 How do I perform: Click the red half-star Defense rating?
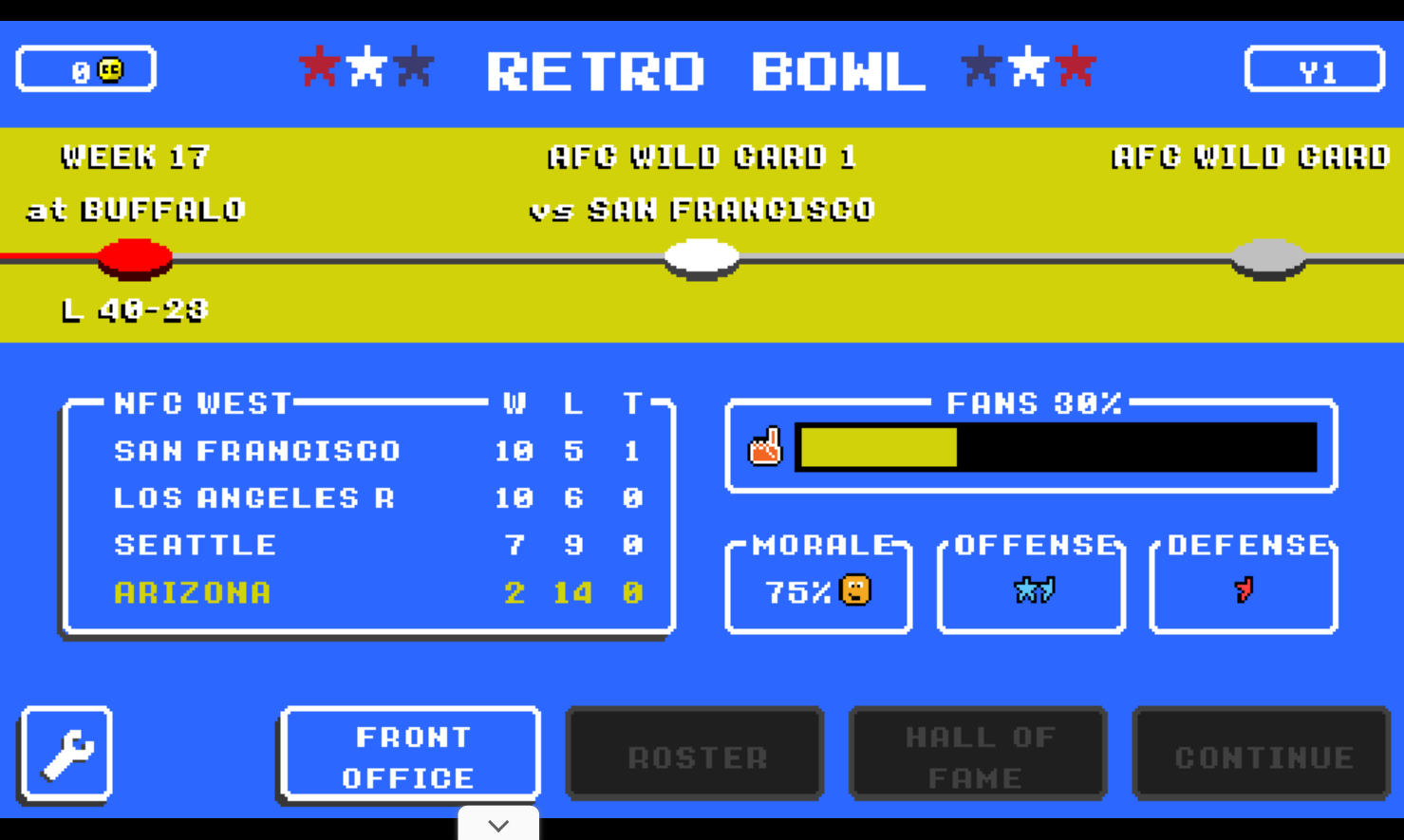tap(1245, 591)
